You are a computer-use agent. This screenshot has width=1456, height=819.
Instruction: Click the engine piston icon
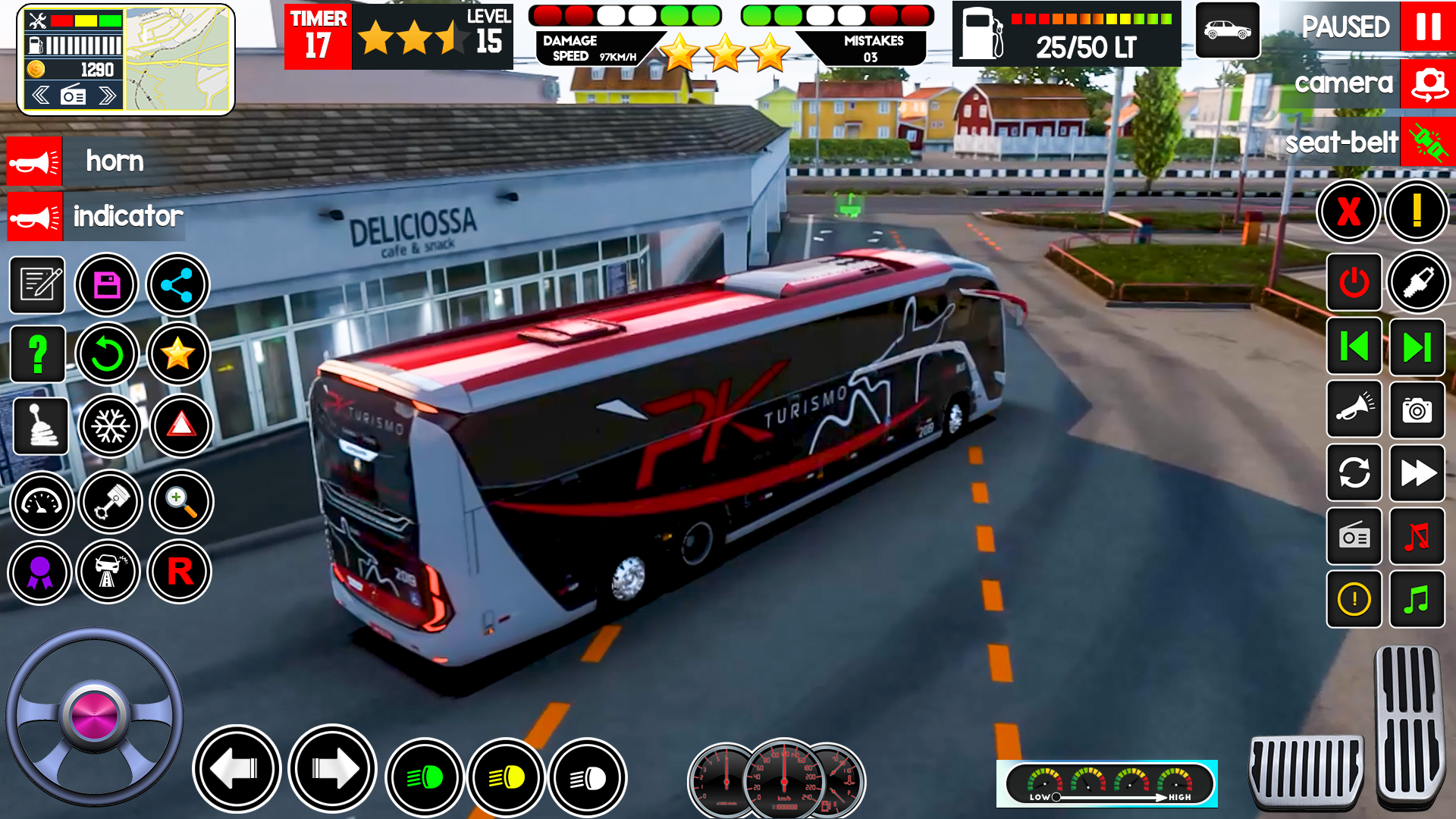pyautogui.click(x=110, y=503)
